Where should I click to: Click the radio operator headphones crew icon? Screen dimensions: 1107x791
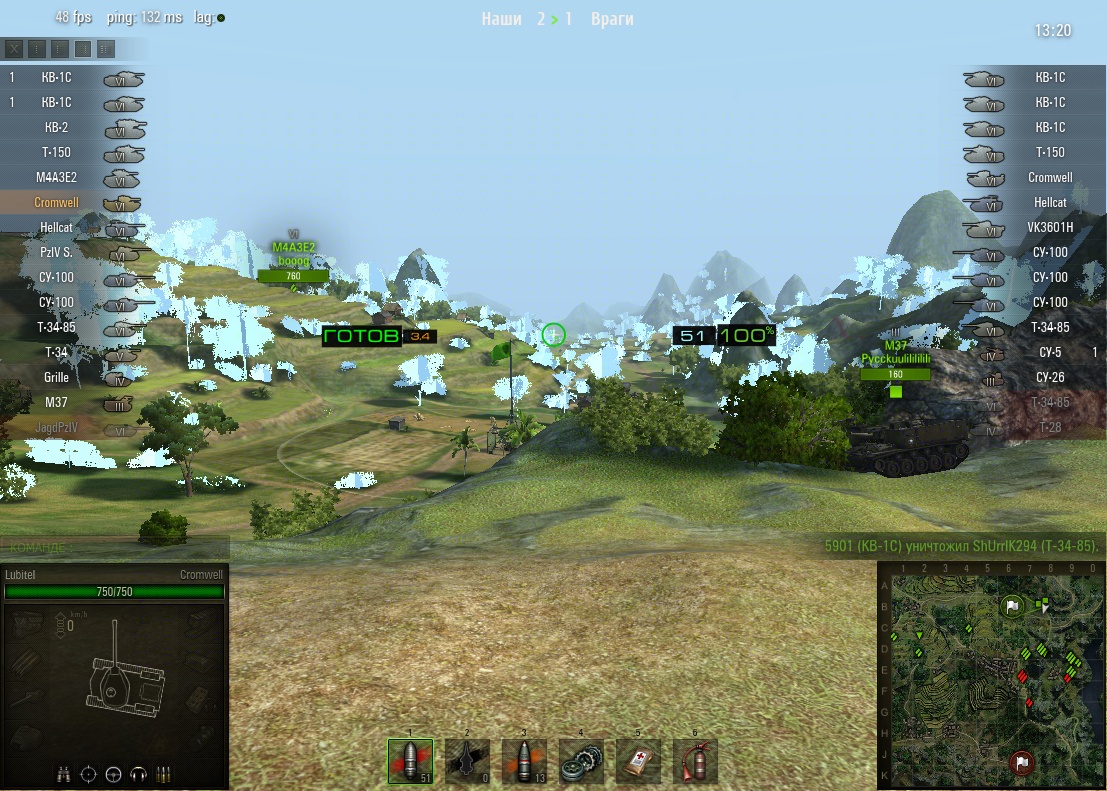coord(139,774)
